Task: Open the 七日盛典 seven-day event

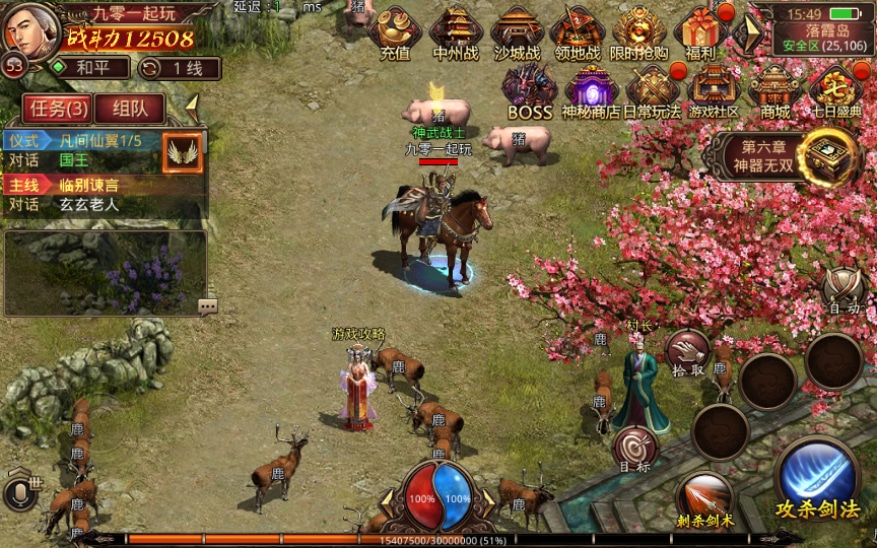Action: pos(835,92)
